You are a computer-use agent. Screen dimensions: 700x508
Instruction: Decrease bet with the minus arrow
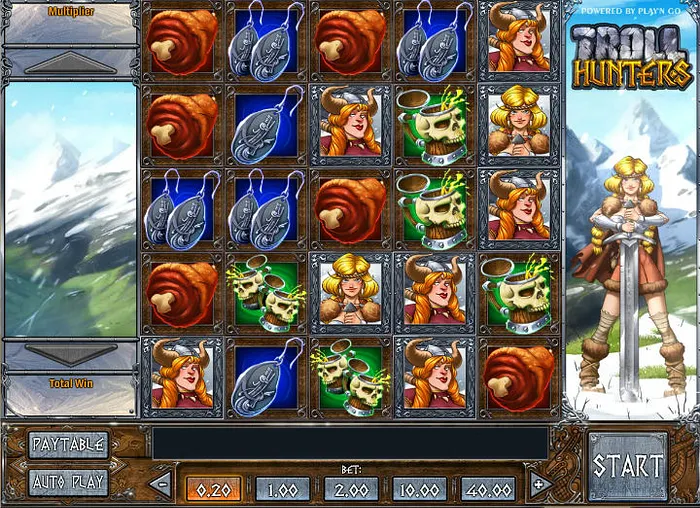(x=161, y=486)
